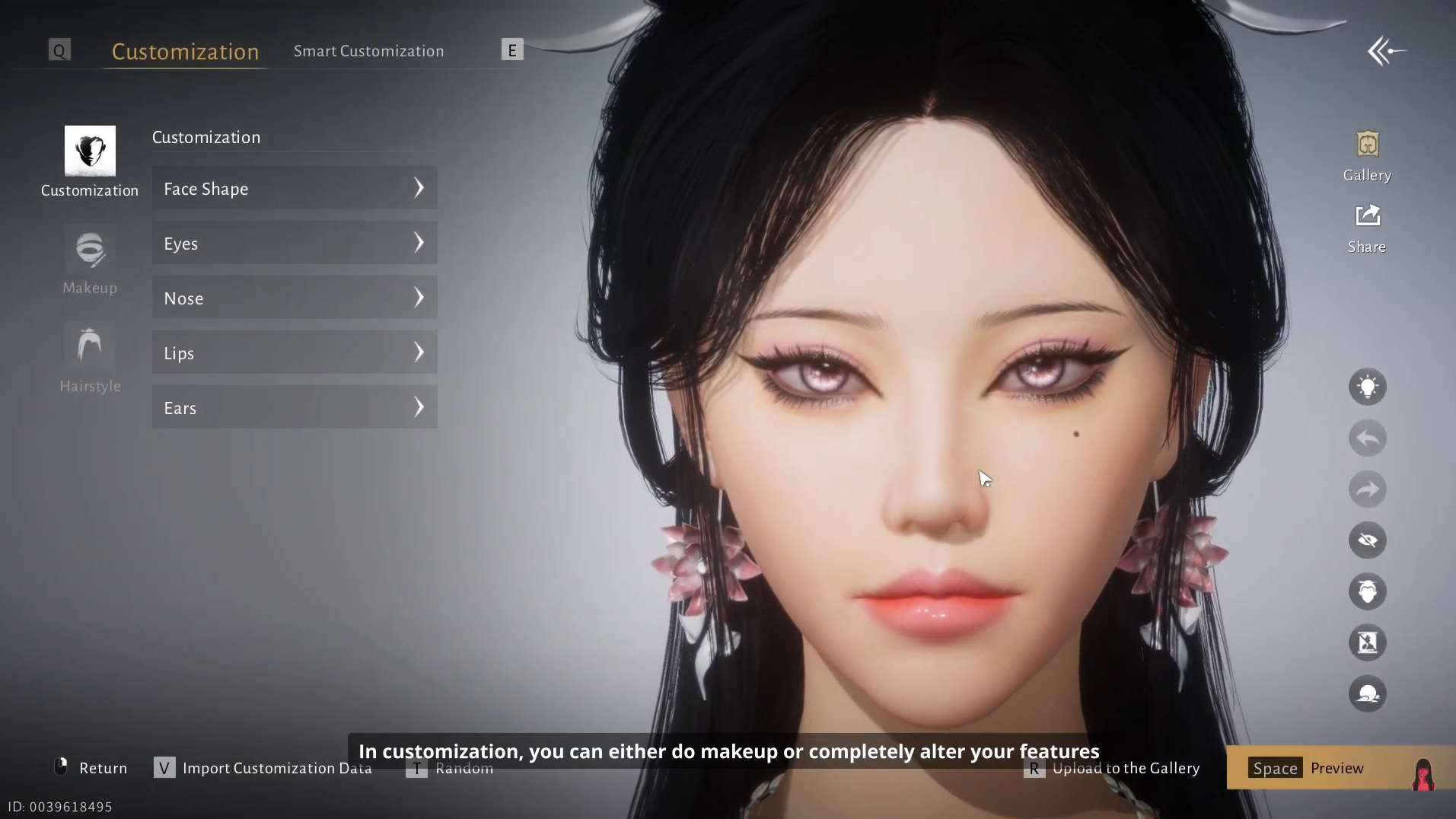Open the Eyes customization options
Screen dimensions: 1456x819
[295, 243]
